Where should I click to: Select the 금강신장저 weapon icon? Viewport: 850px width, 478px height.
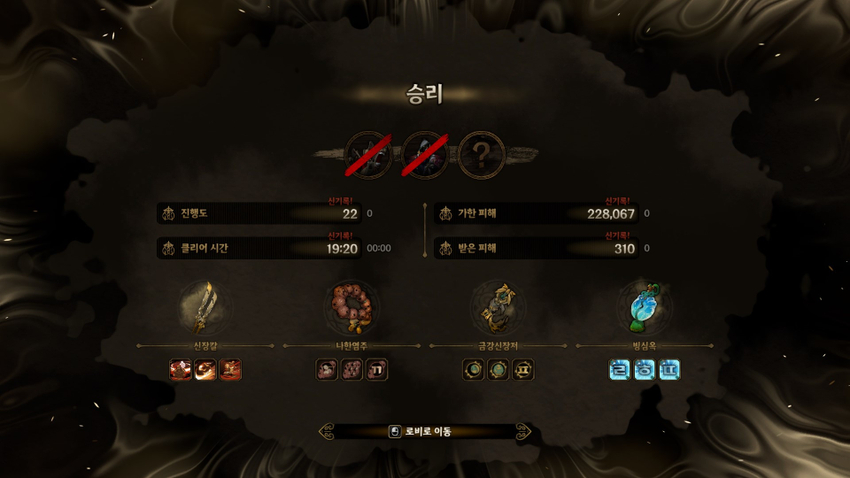point(497,307)
